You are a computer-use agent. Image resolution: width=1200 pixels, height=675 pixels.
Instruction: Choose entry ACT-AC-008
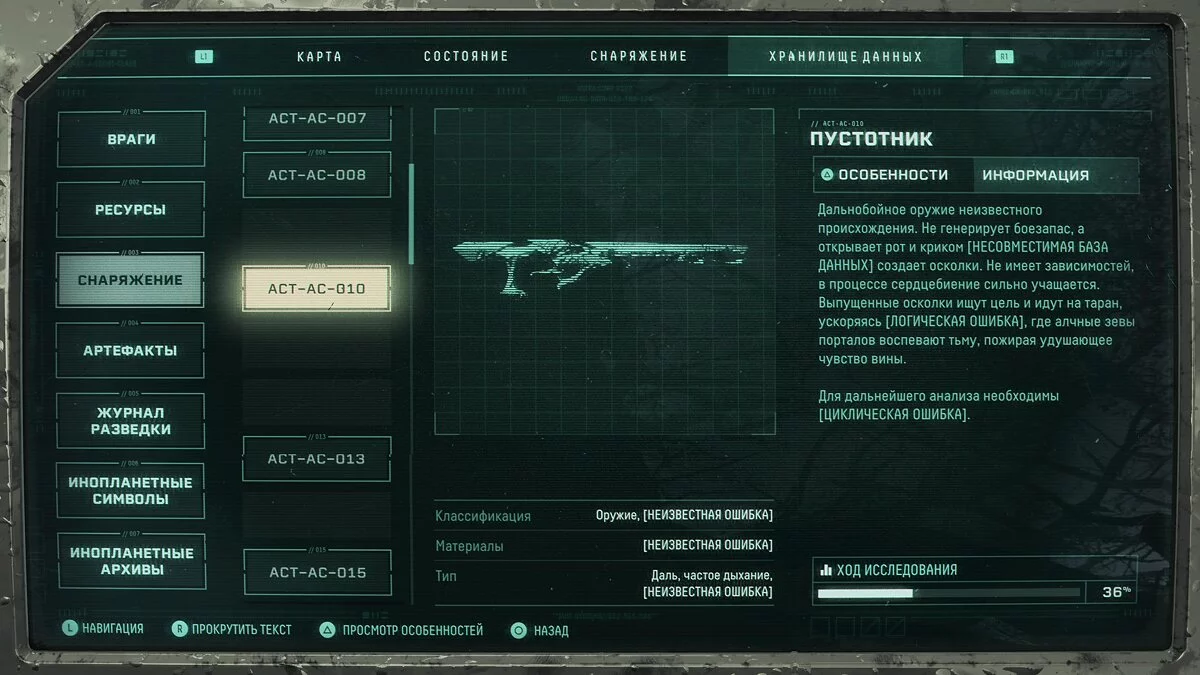point(317,175)
